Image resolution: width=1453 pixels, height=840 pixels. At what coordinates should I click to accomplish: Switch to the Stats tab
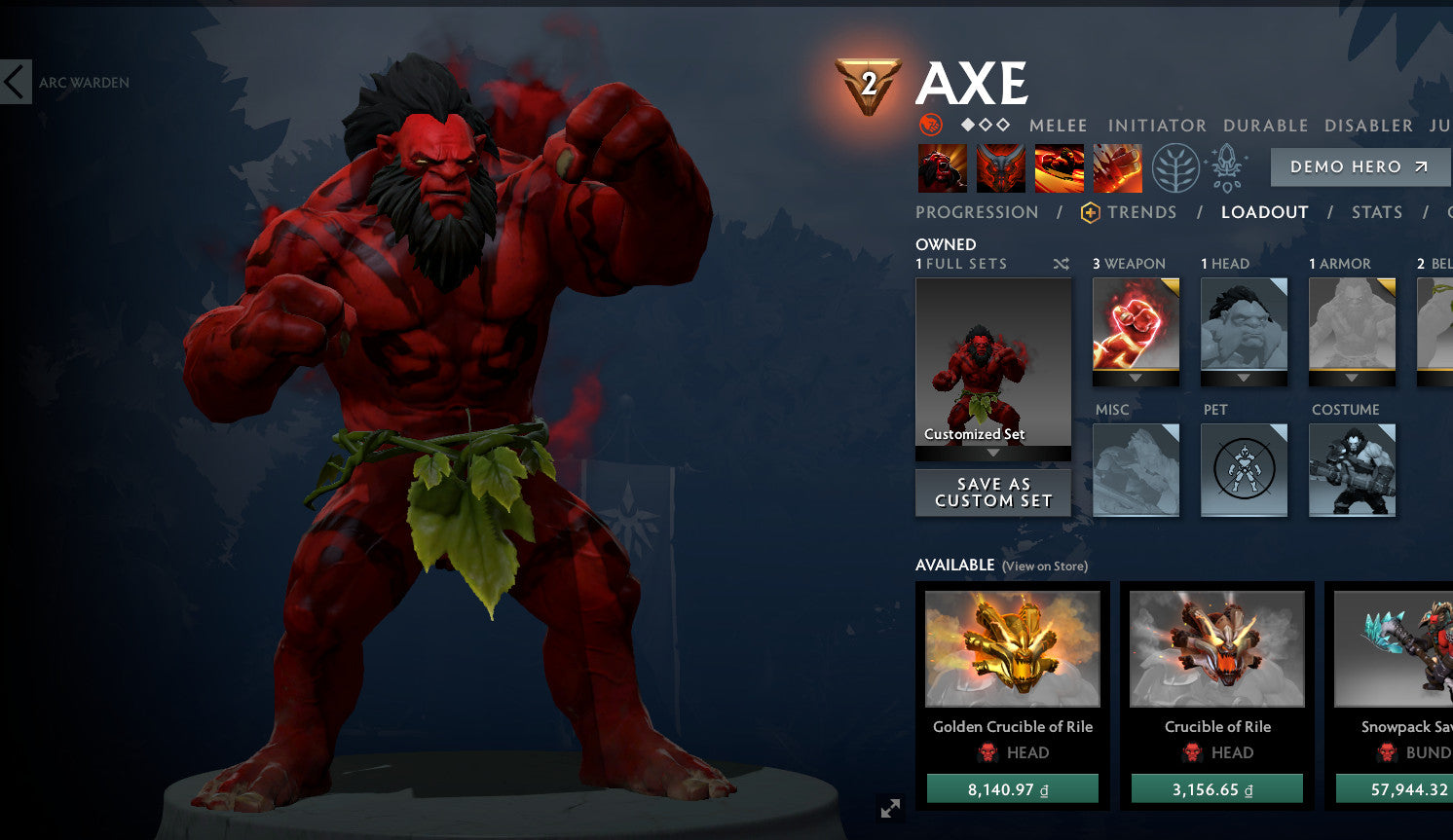point(1377,212)
